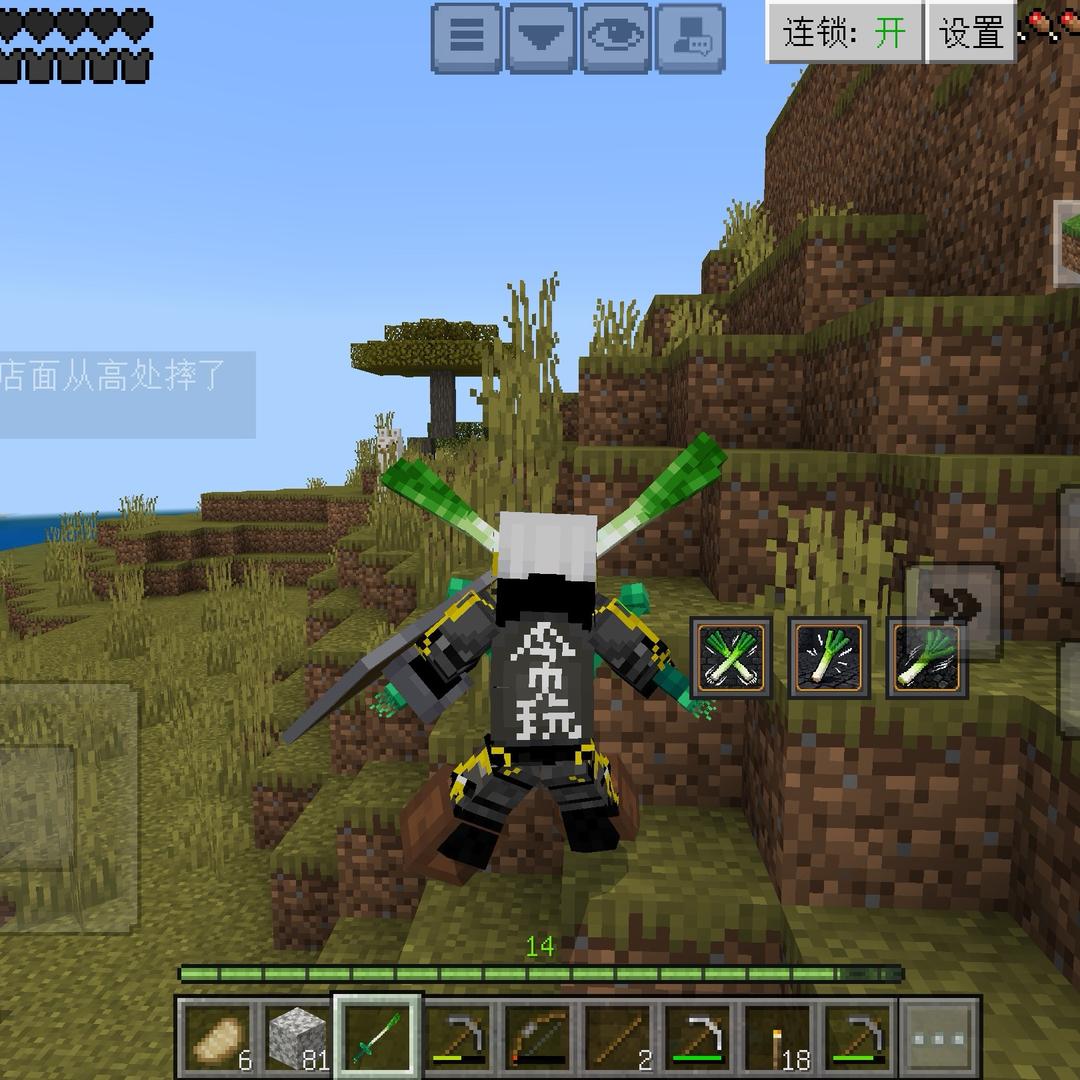1080x1080 pixels.
Task: Open the chat speech-bubble button
Action: [x=690, y=37]
